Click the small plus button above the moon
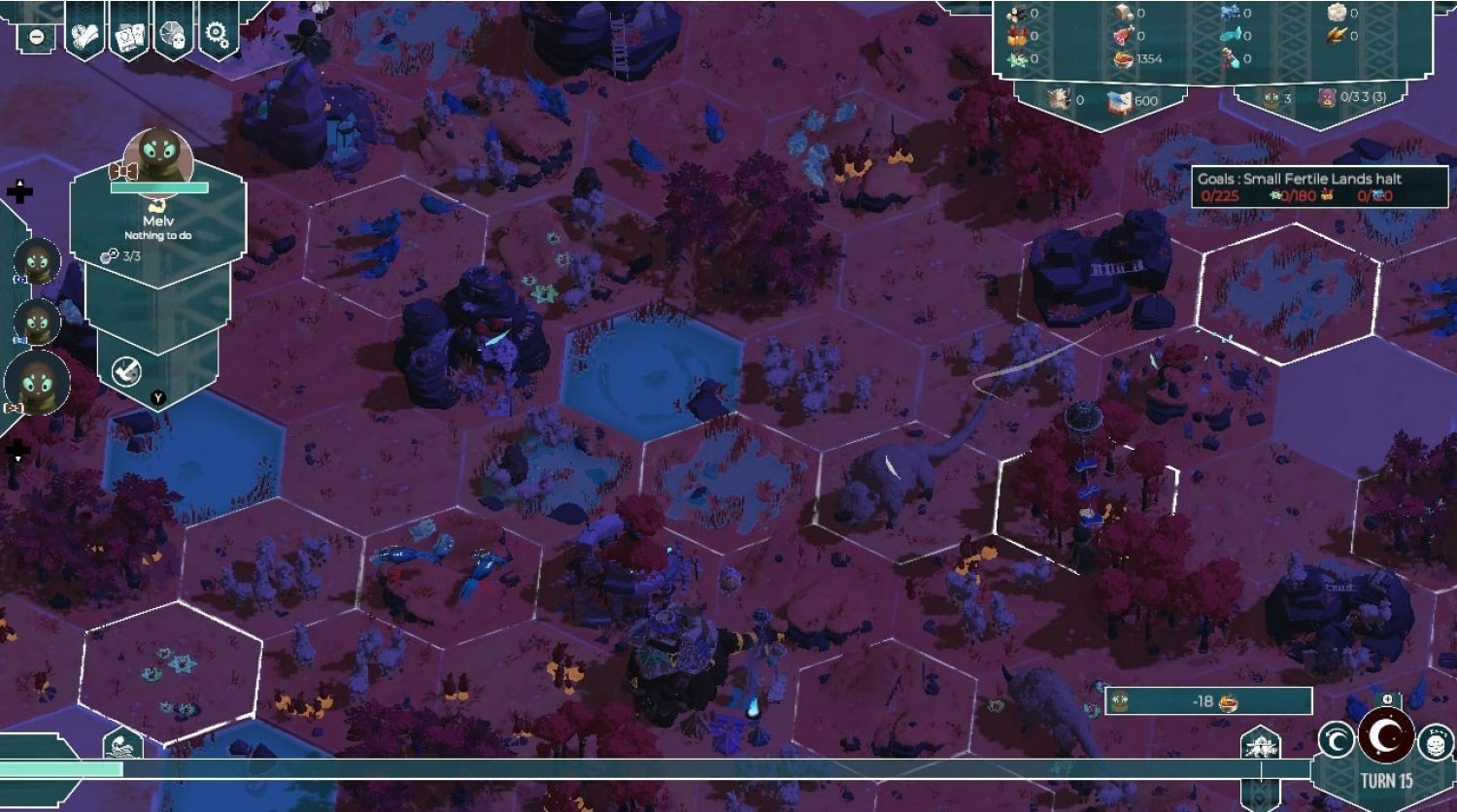1457x812 pixels. click(1387, 699)
